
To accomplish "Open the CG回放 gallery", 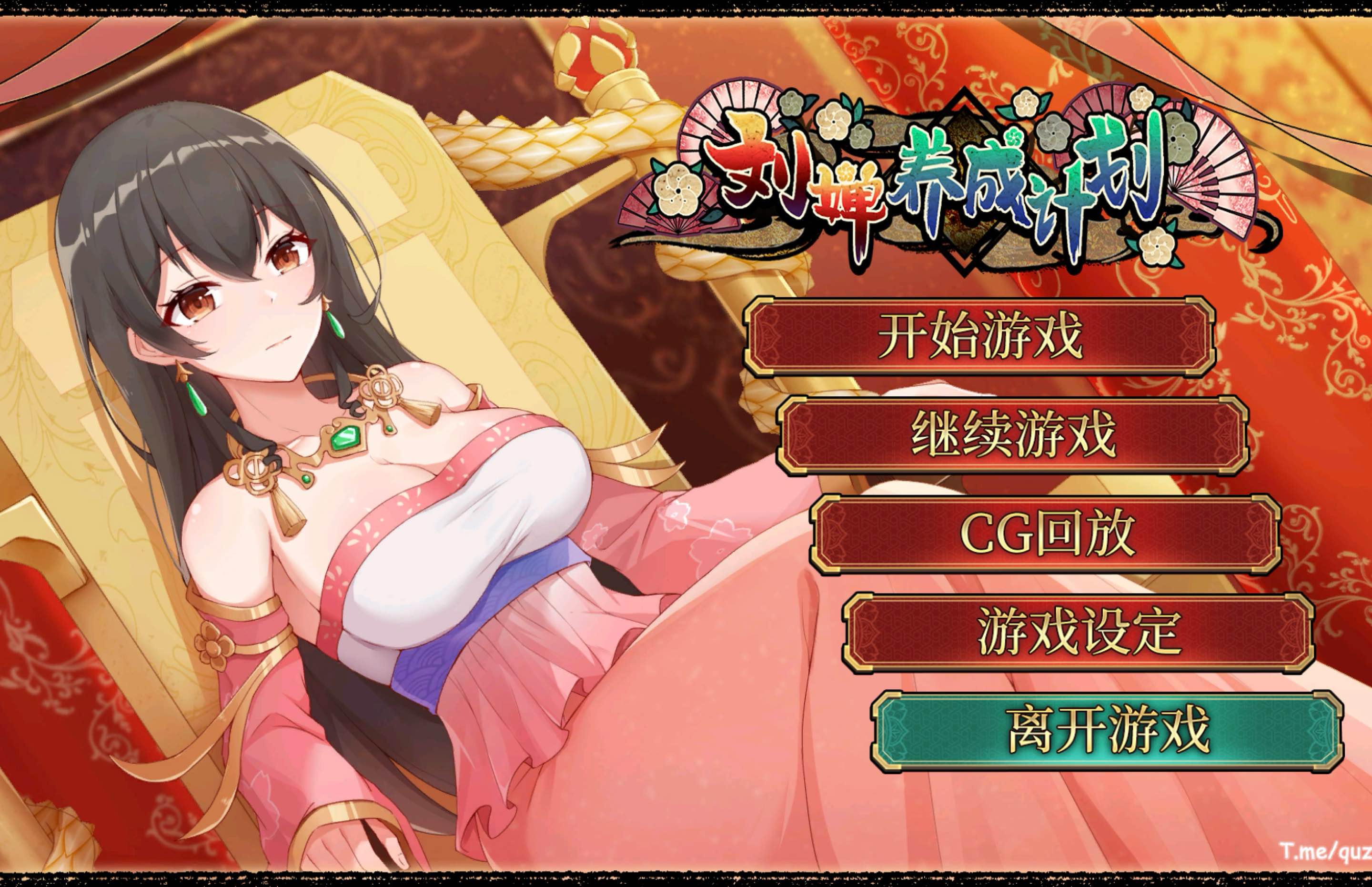I will tap(1047, 534).
